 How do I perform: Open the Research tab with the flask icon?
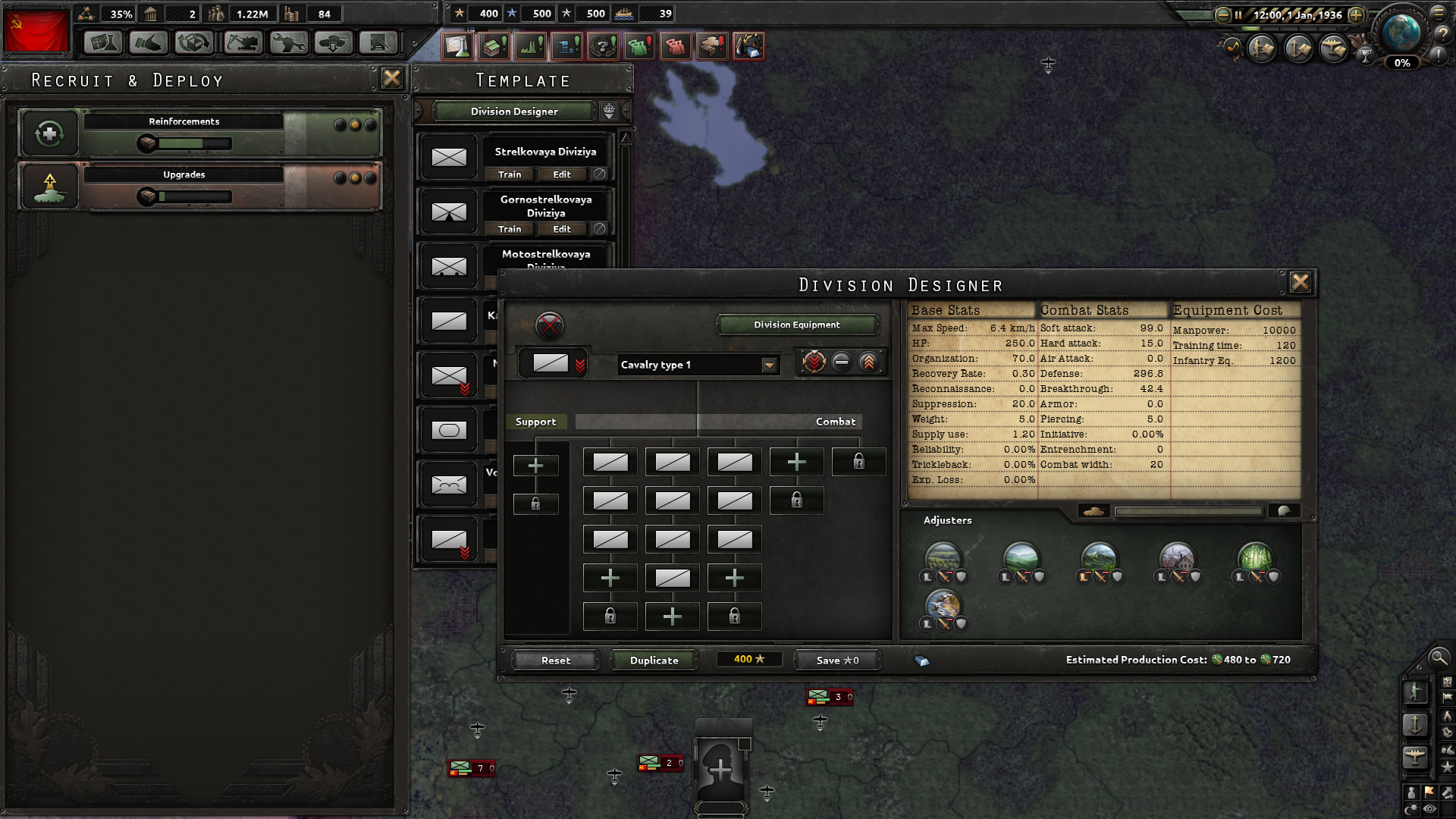click(x=102, y=43)
